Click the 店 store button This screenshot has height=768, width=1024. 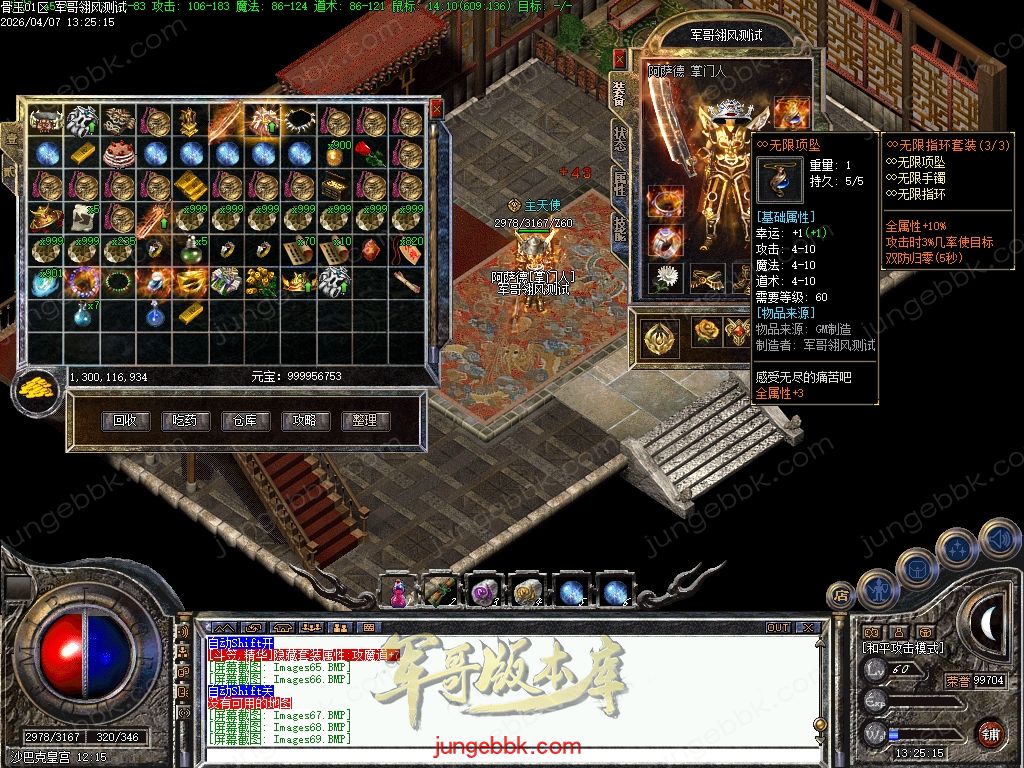click(x=840, y=595)
